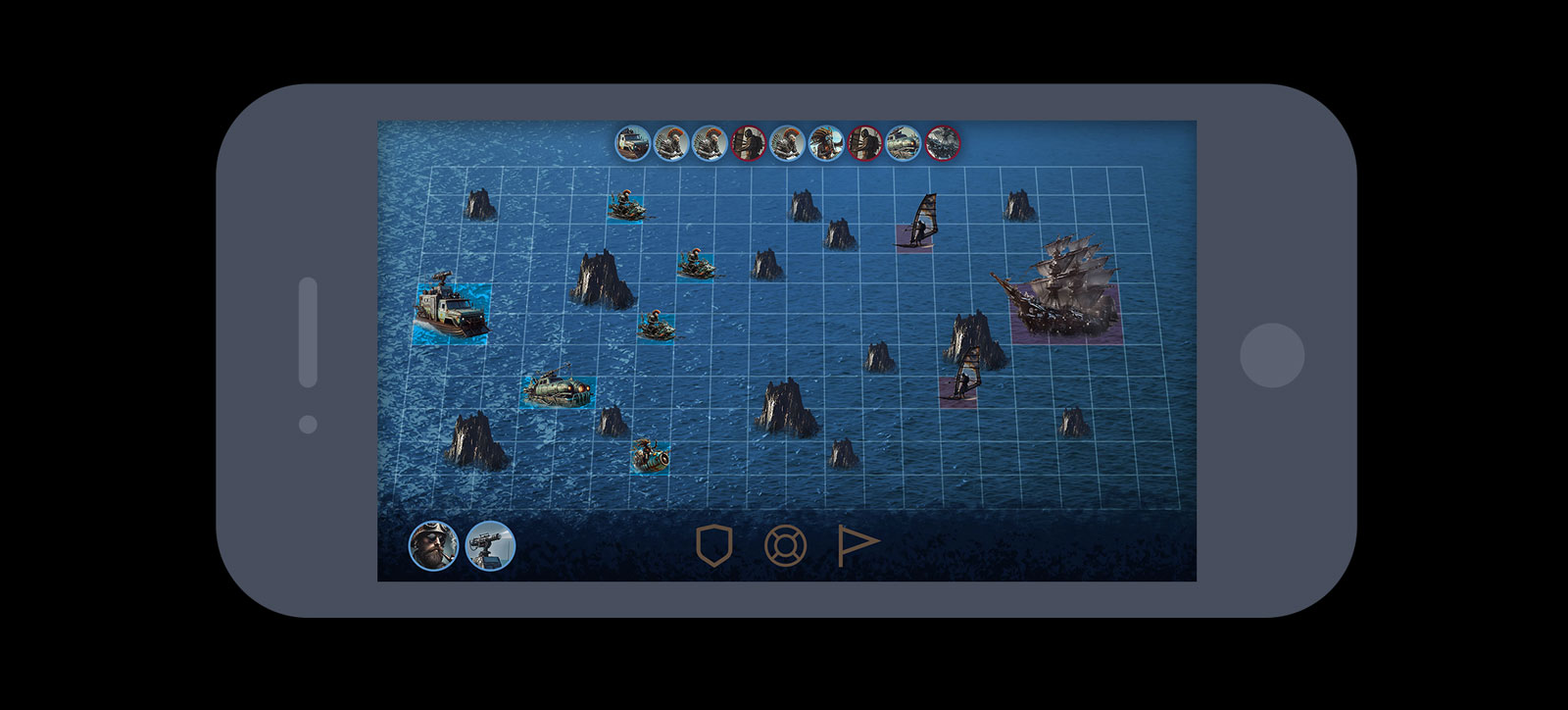
Task: Choose the shield defend action
Action: tap(713, 545)
